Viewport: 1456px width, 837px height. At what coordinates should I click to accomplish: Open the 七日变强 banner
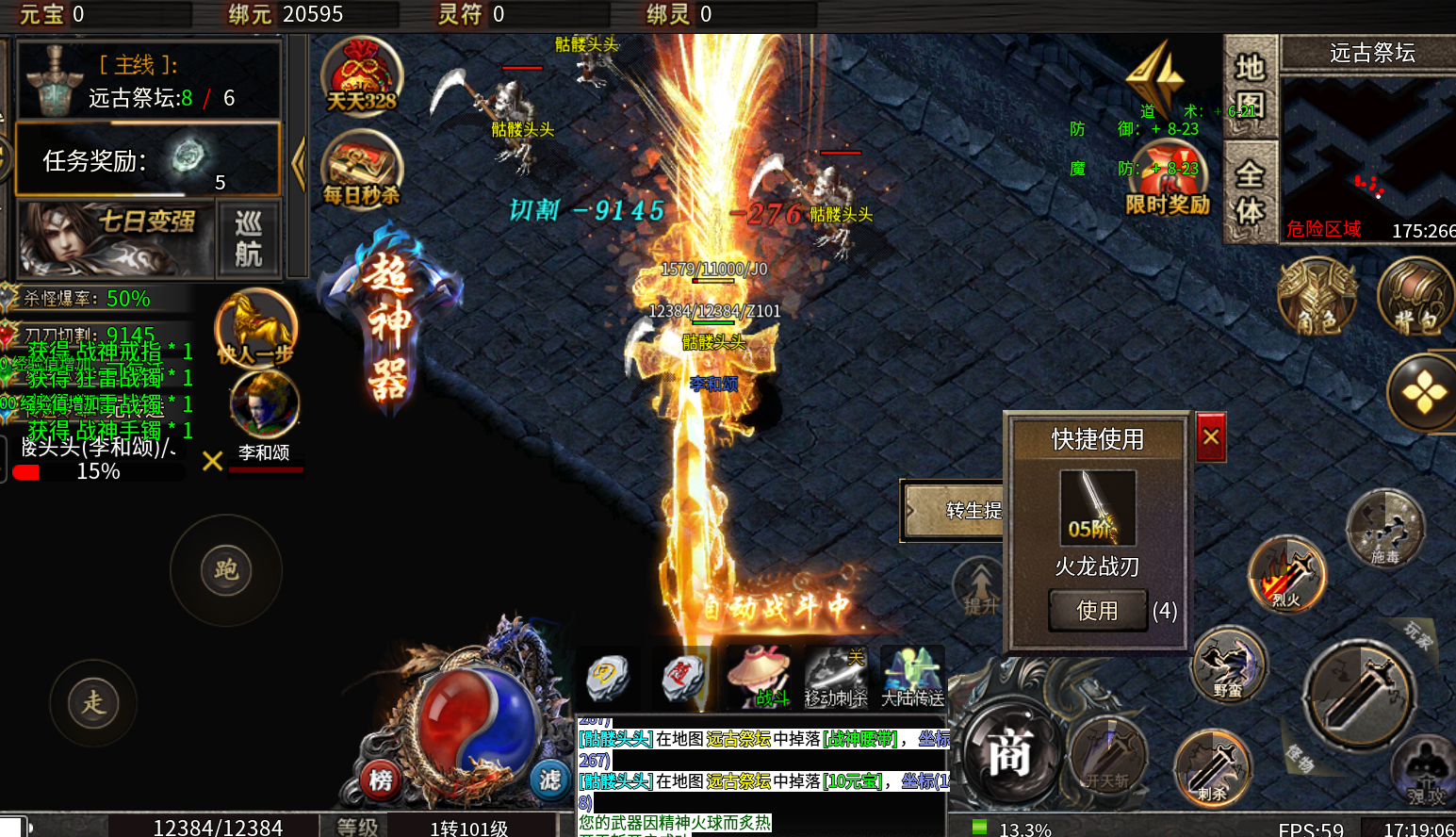pyautogui.click(x=115, y=238)
